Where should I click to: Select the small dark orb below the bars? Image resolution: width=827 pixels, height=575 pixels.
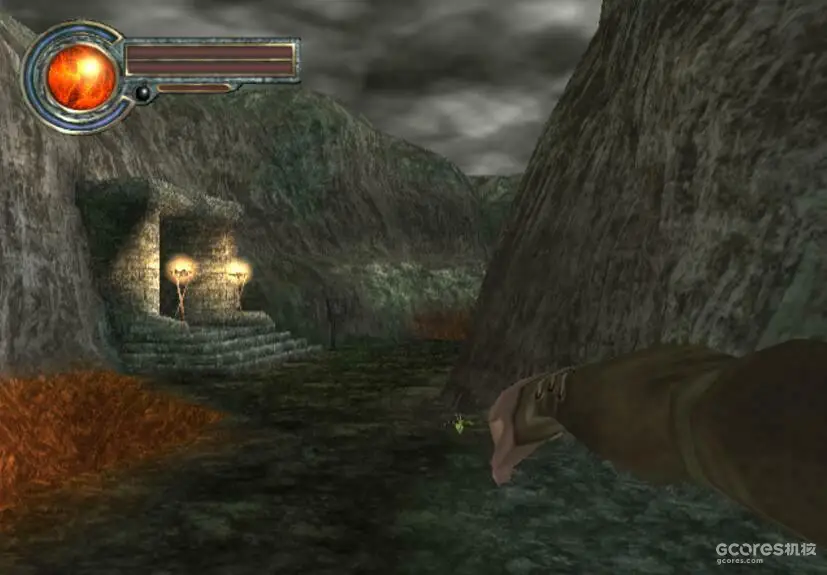pos(143,93)
